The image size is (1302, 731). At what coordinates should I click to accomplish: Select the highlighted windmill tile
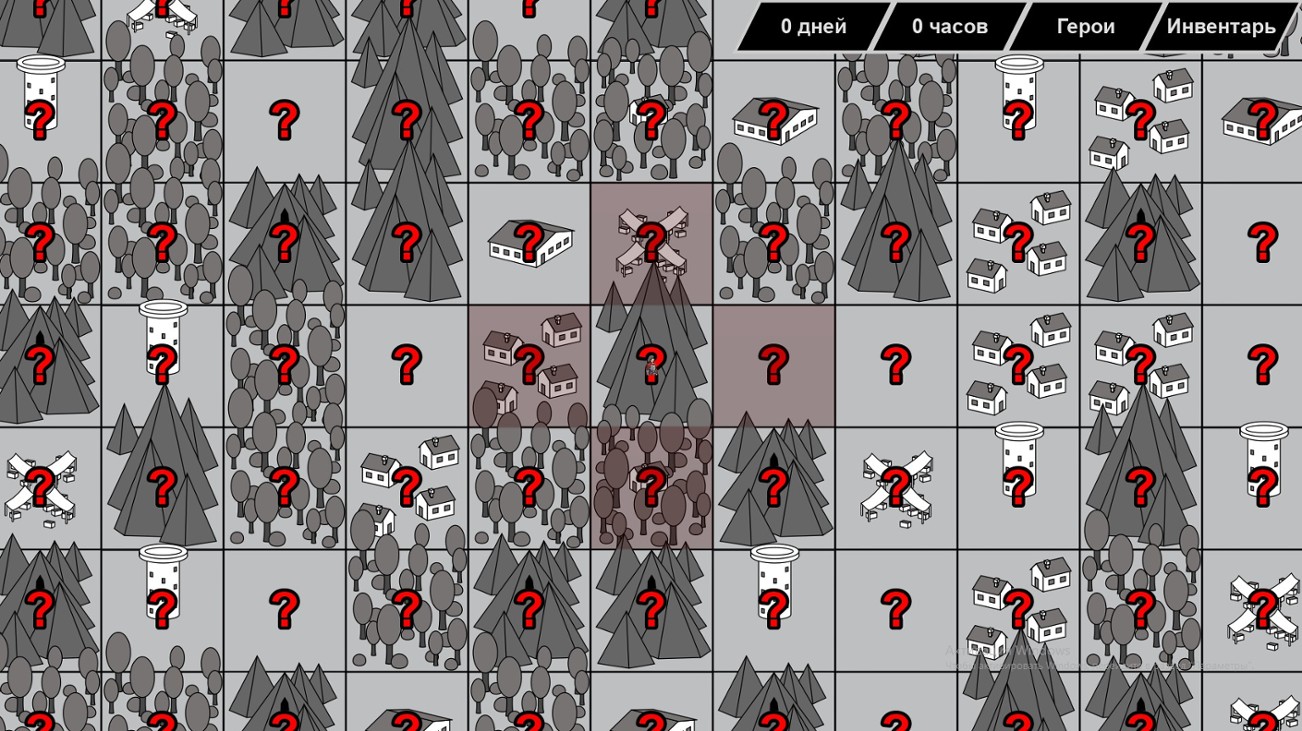click(652, 240)
